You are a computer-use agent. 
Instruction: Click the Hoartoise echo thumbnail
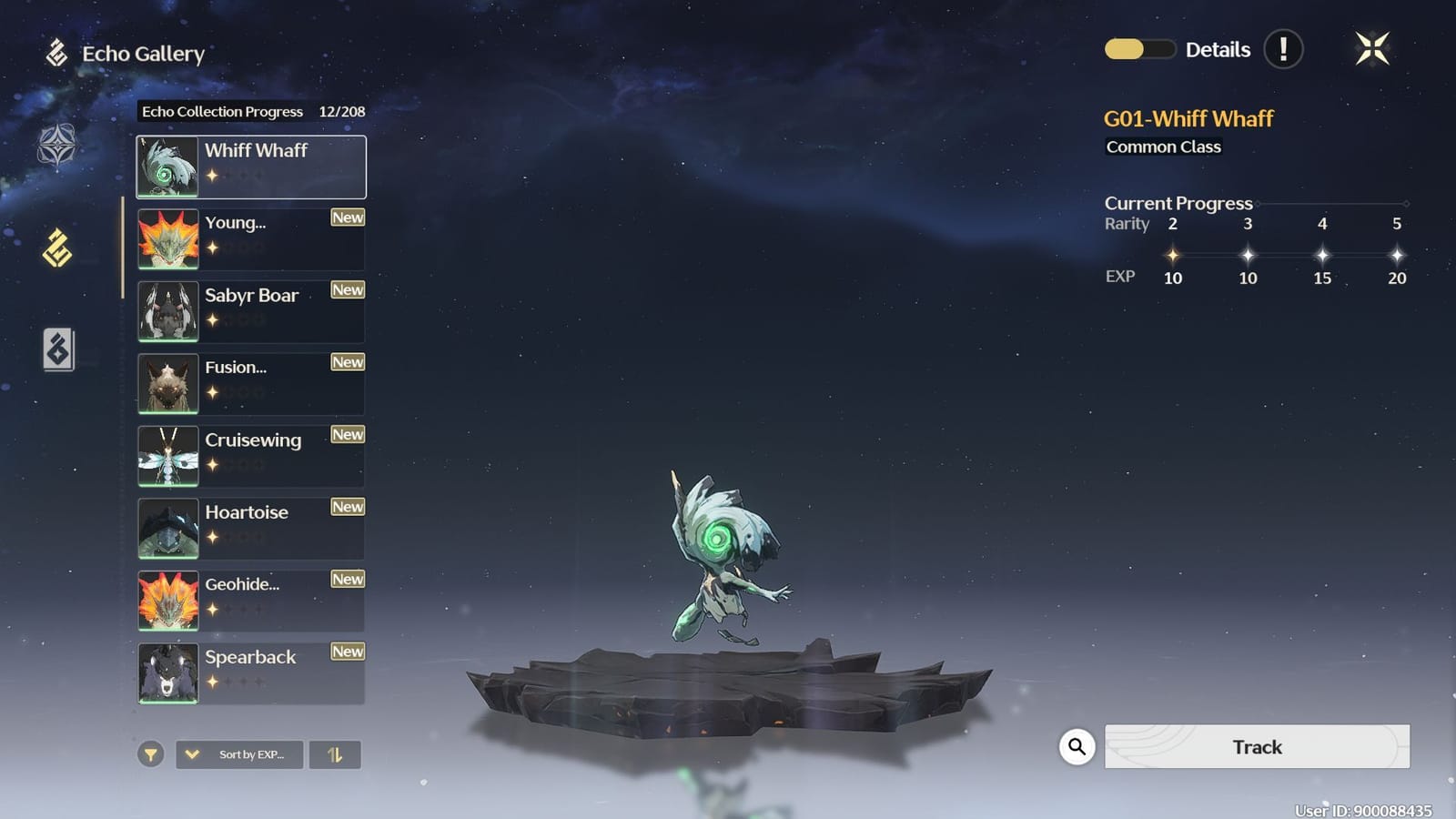pos(168,528)
